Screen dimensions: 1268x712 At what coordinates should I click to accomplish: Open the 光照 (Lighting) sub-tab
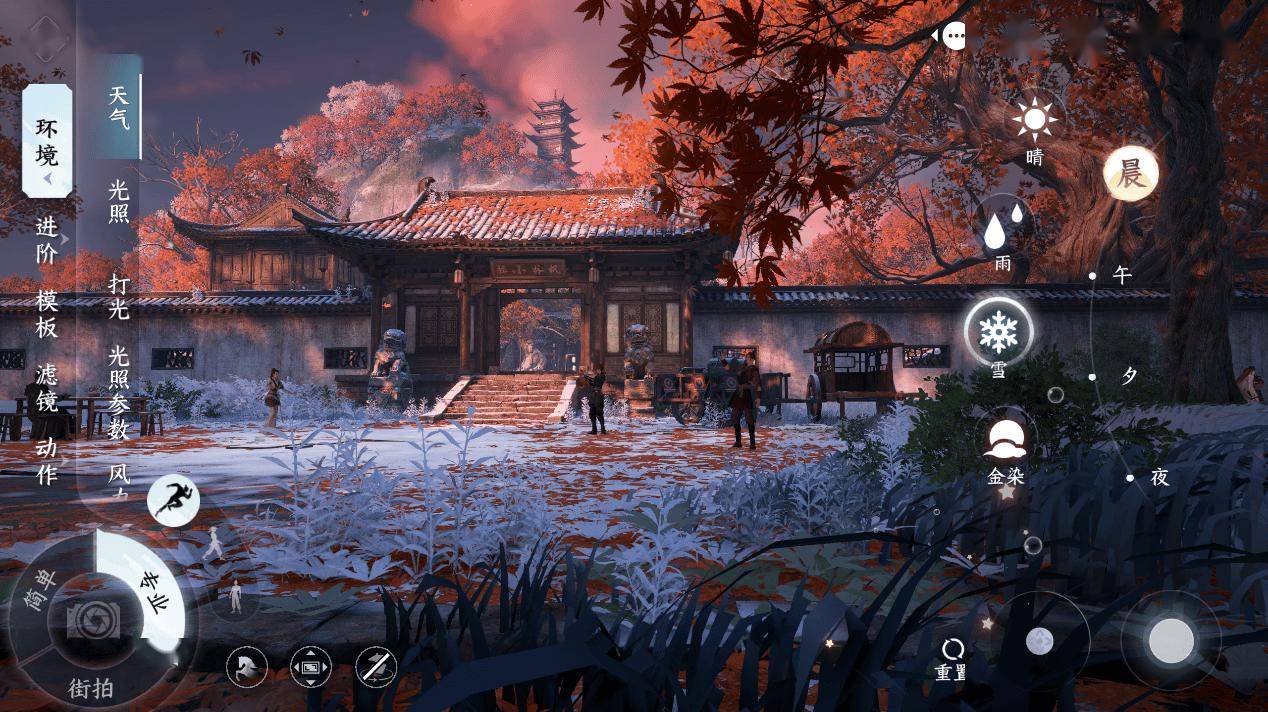point(119,200)
